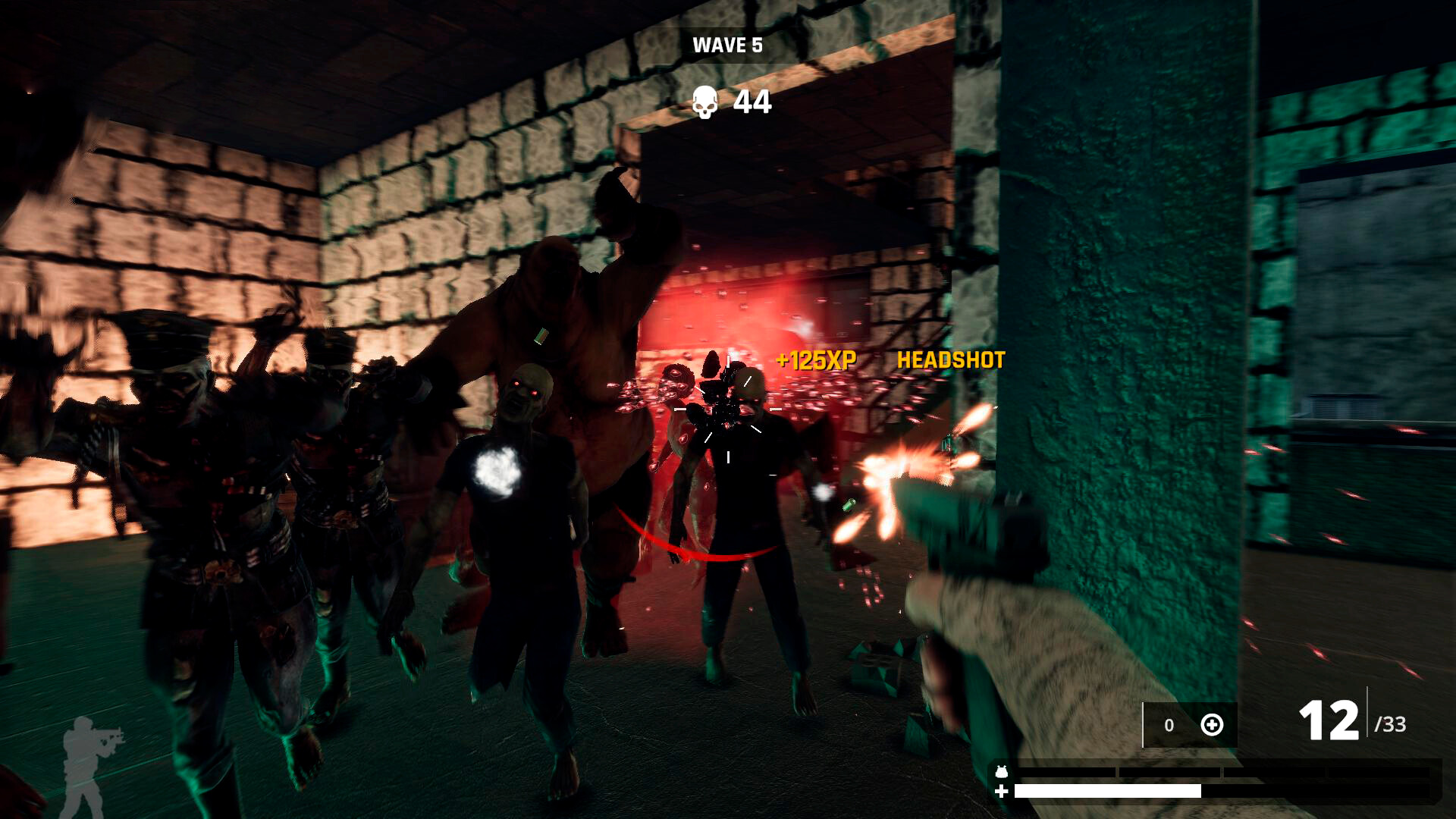
Task: Click the crosshair reticle at screen center
Action: point(728,409)
